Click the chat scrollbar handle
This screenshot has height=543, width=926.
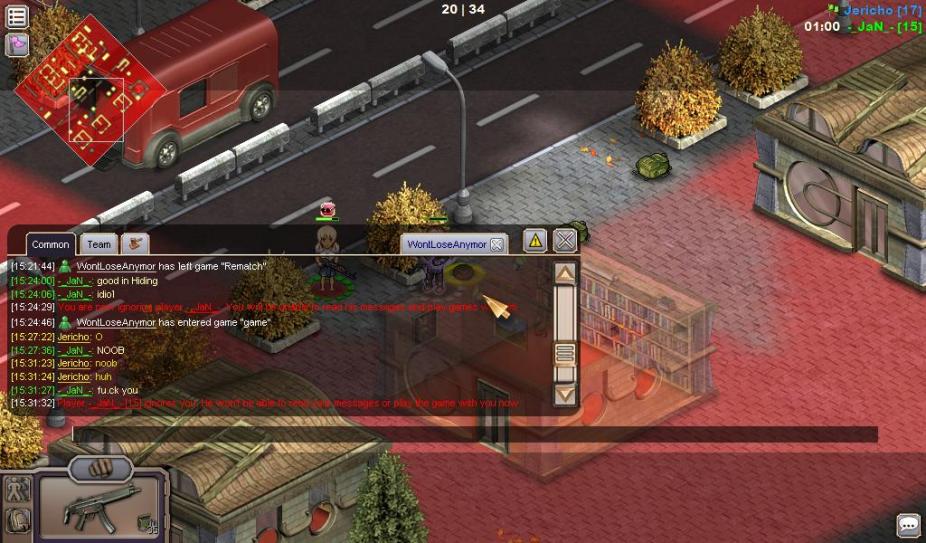pos(565,353)
